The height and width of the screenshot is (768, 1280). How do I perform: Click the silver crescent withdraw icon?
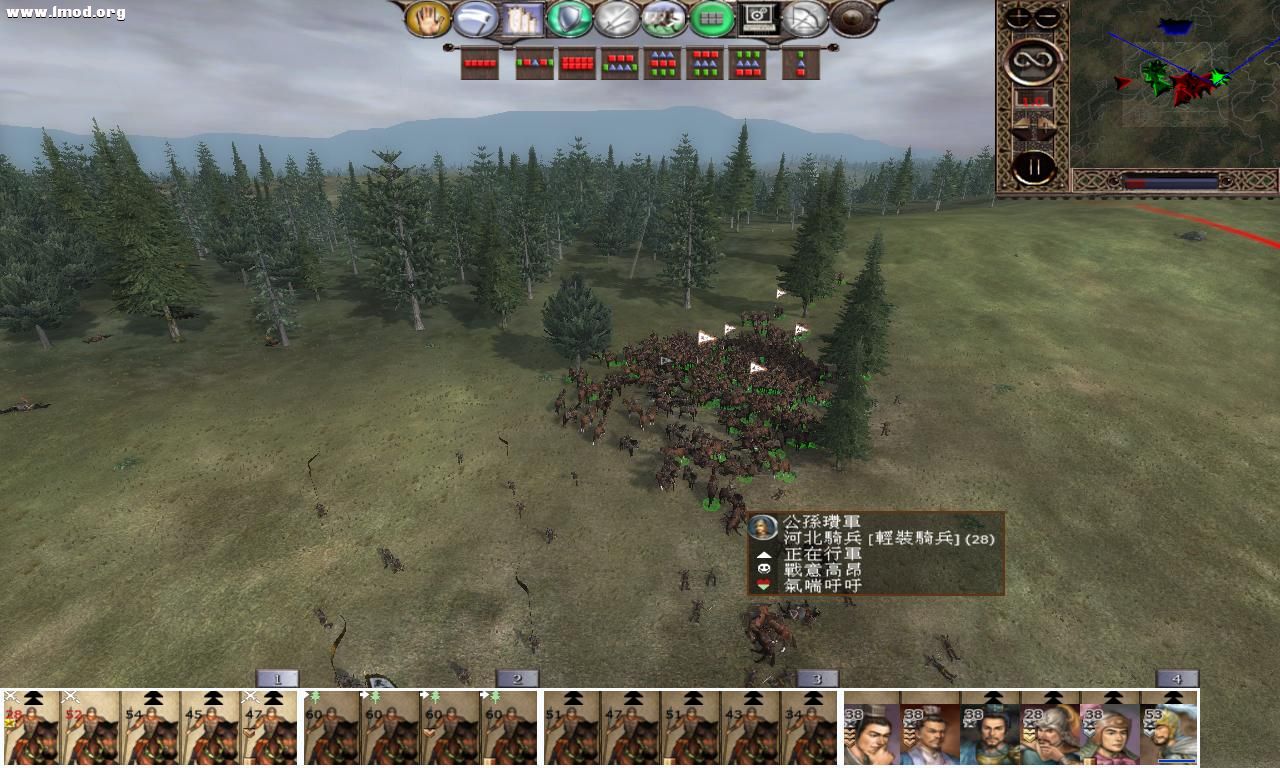(x=478, y=17)
